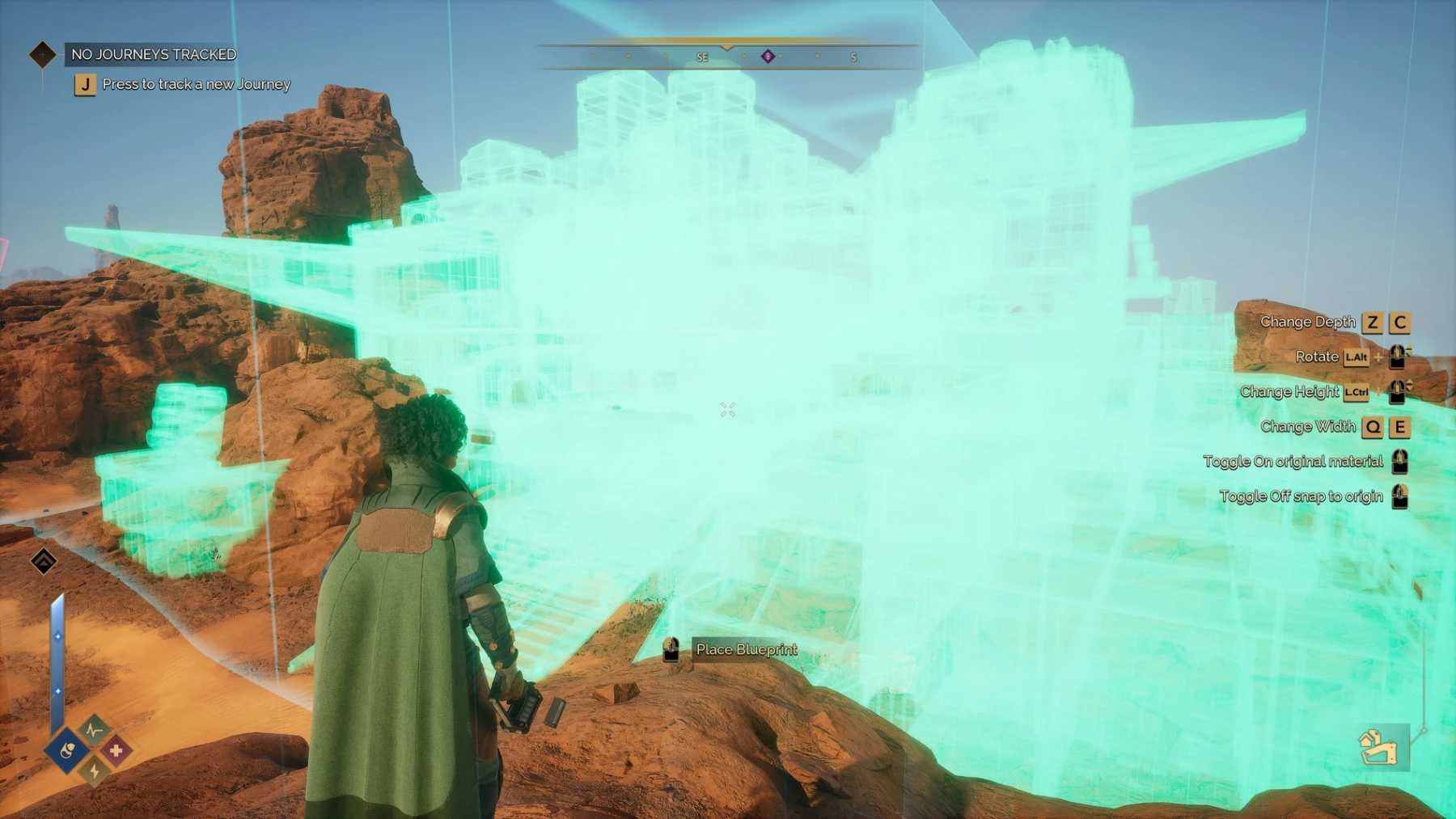Click the purple diamond marker on the compass

click(x=766, y=57)
